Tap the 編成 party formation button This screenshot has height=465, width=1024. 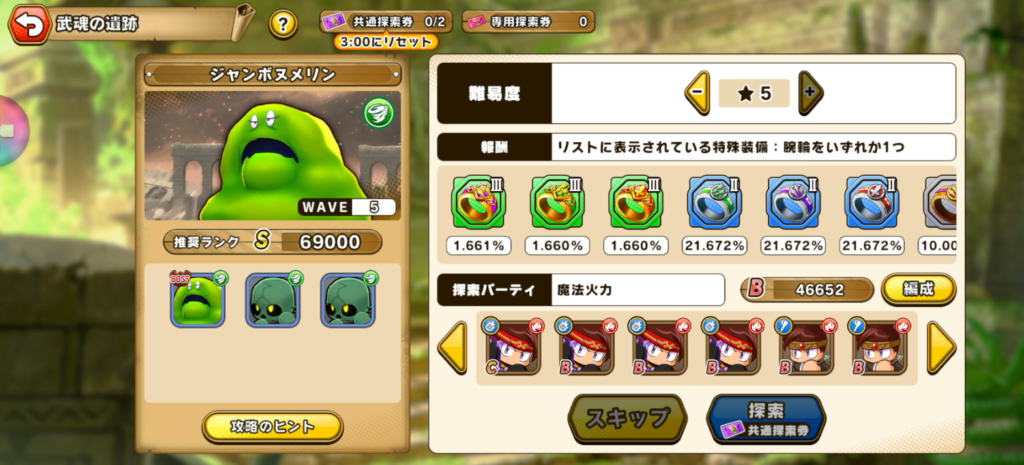918,289
